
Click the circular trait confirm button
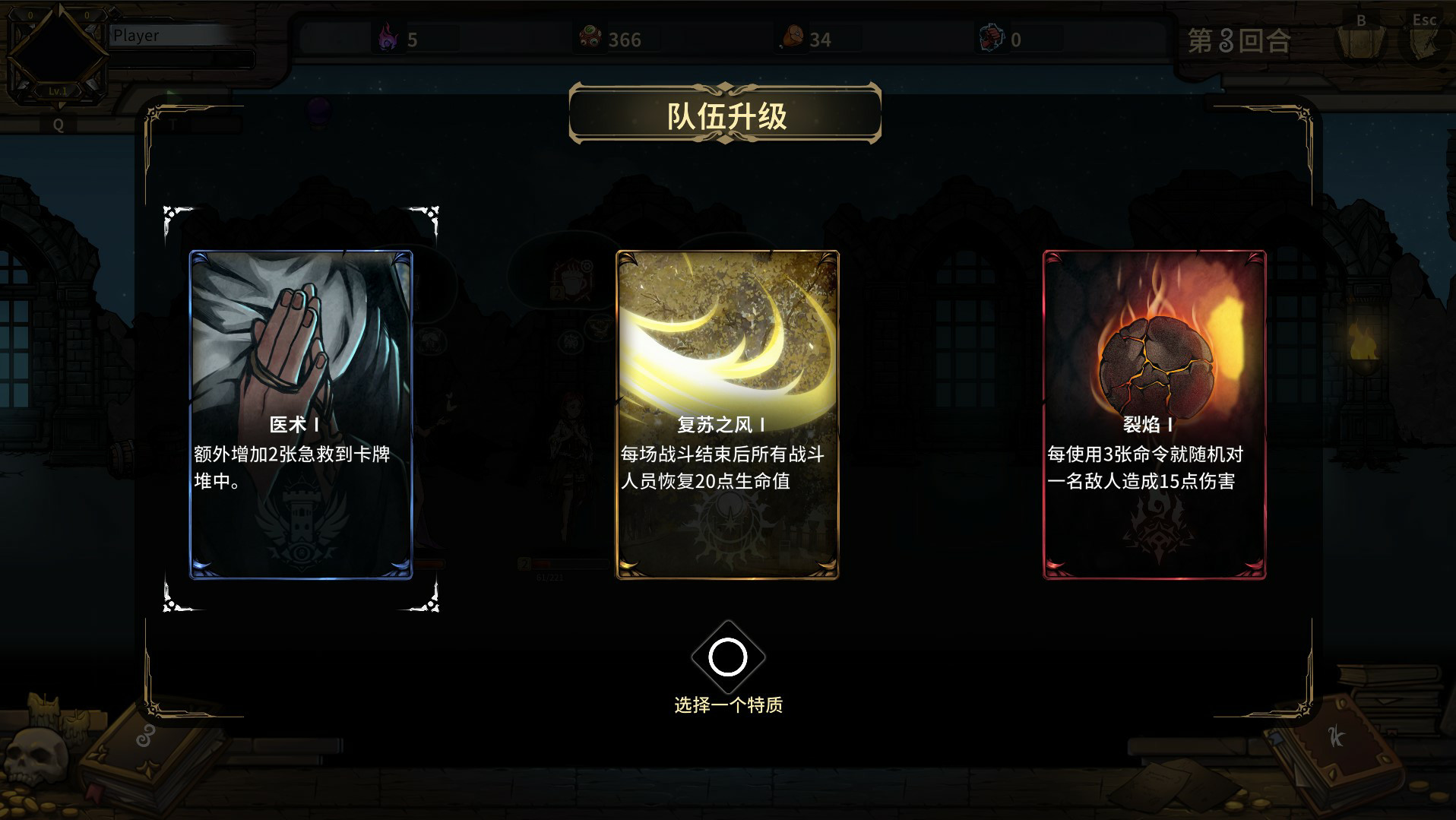point(727,656)
